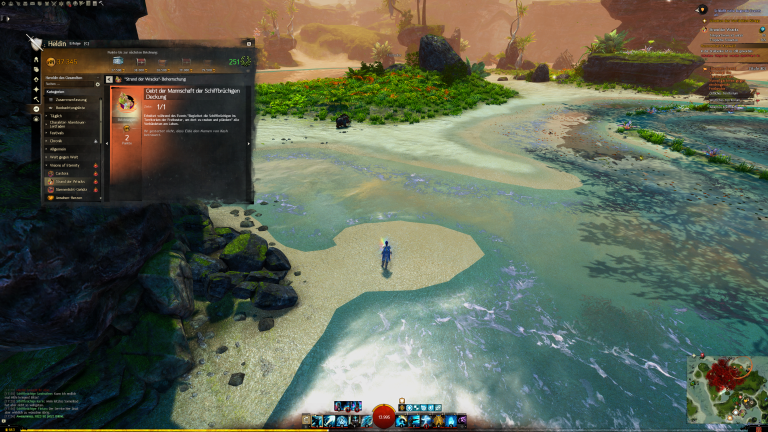Click the minimap in the corner

point(726,390)
